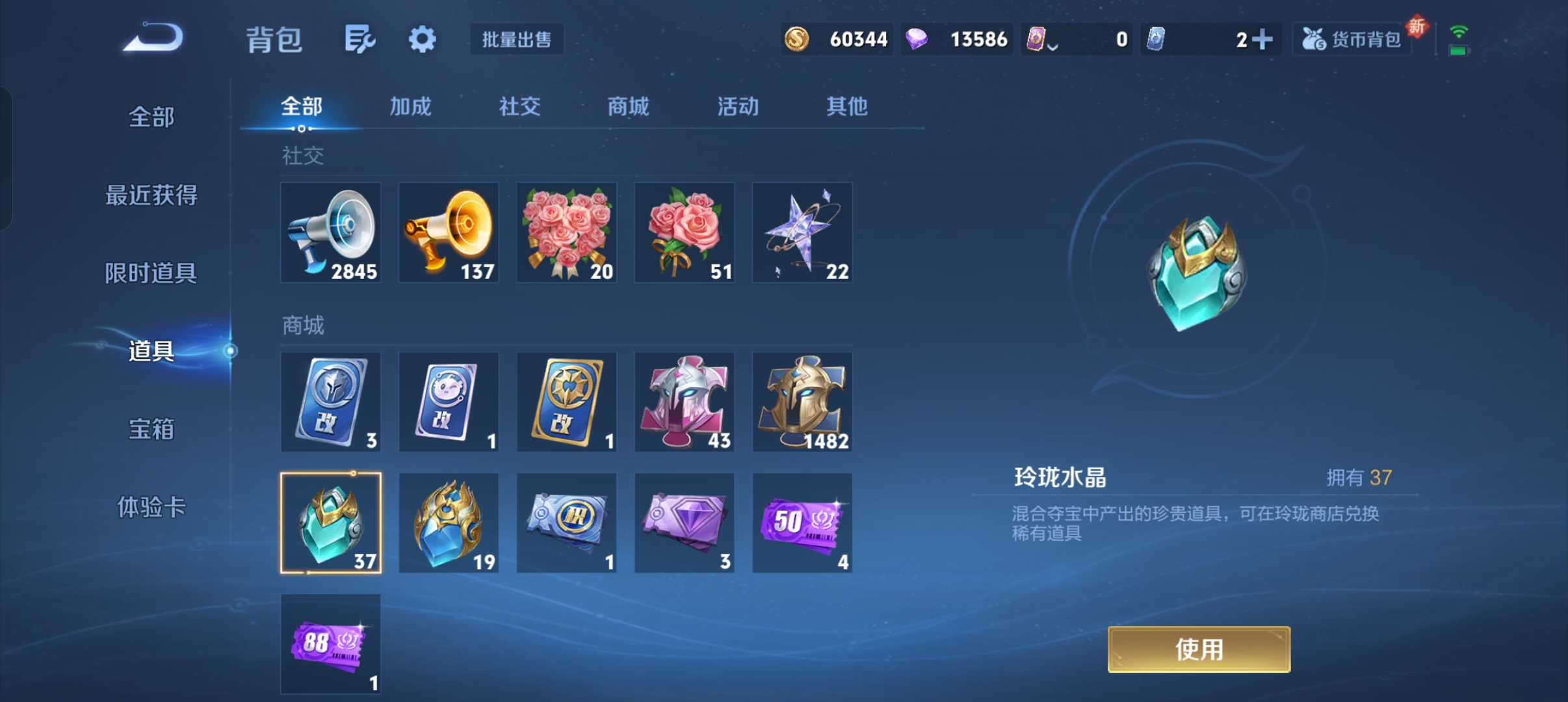
Task: Switch to the 活动 tab
Action: [738, 107]
